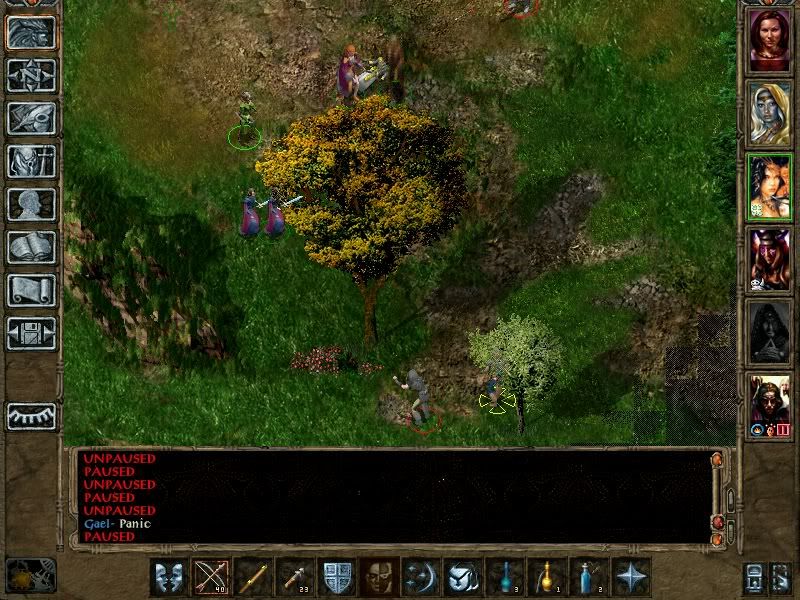Open the inventory screen button
Image resolution: width=800 pixels, height=600 pixels.
pos(31,162)
